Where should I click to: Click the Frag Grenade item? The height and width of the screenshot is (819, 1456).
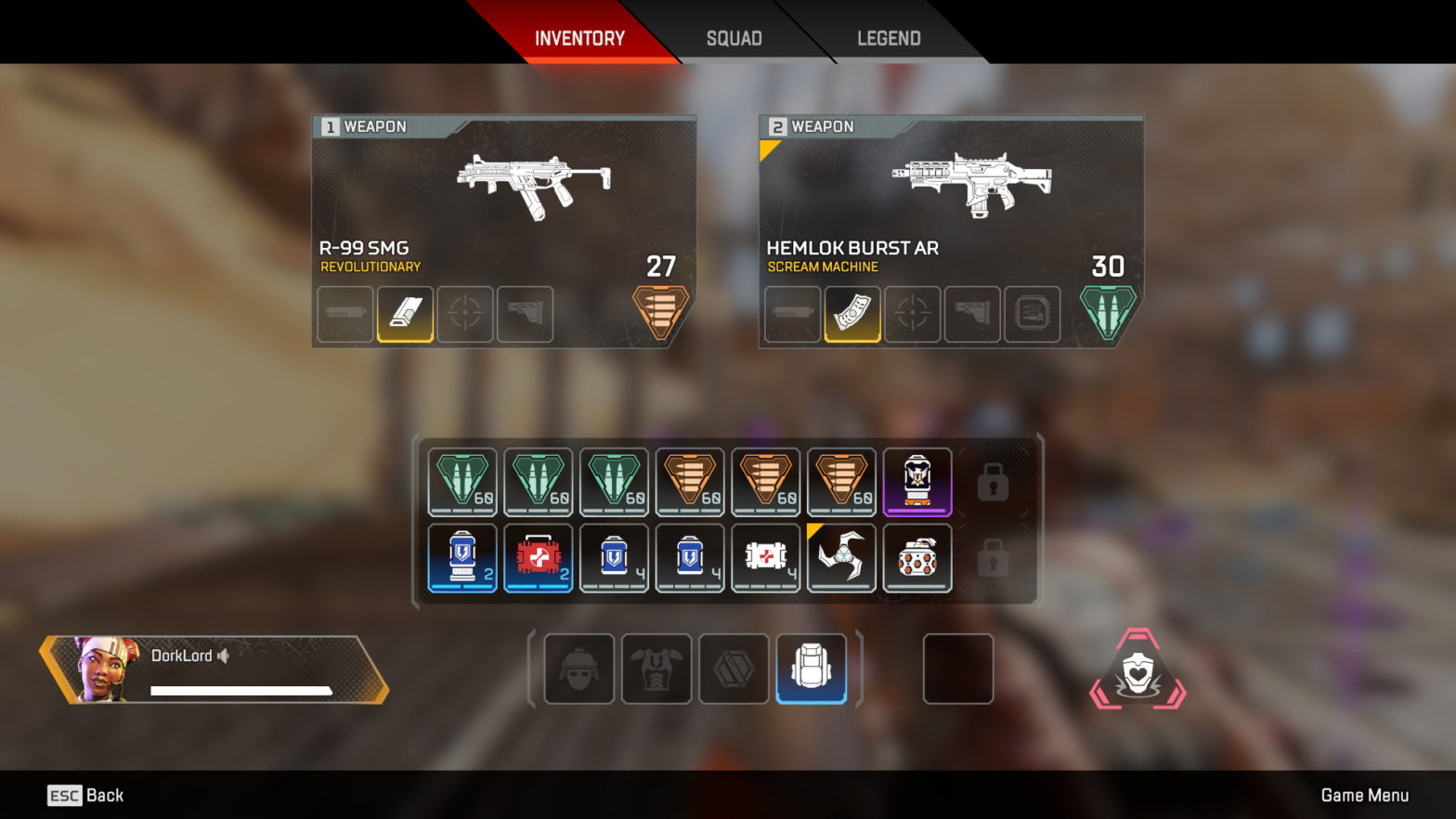click(x=917, y=558)
